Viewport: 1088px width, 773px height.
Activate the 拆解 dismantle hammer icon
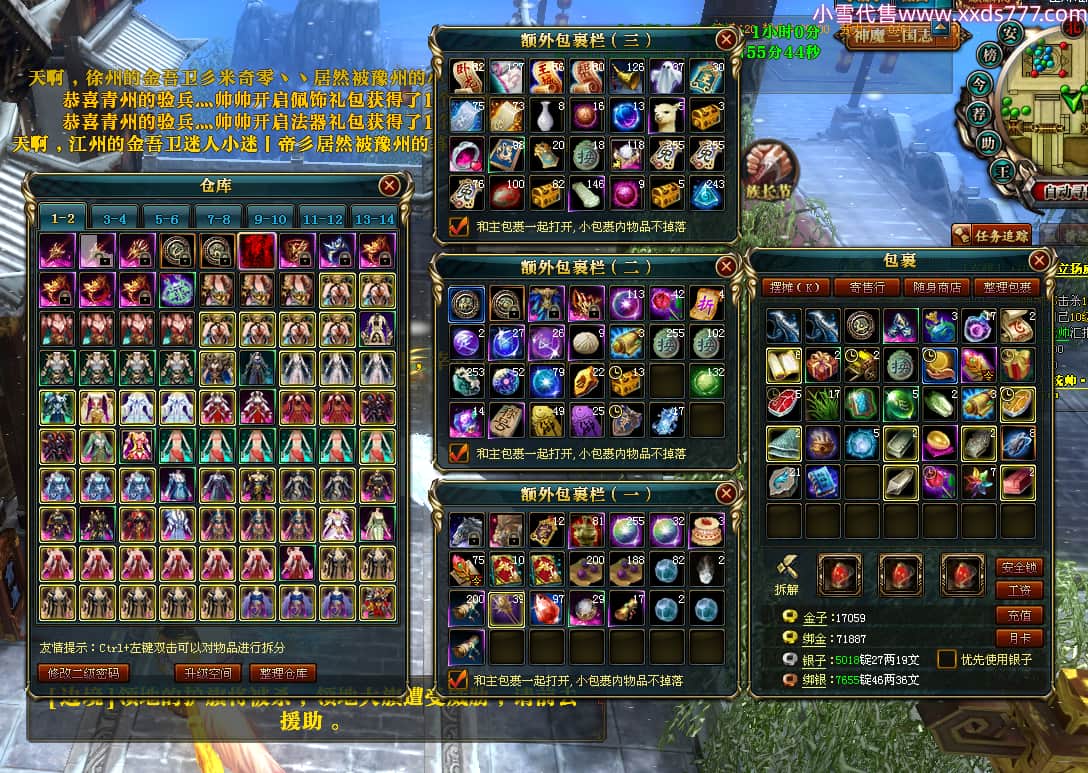(787, 573)
